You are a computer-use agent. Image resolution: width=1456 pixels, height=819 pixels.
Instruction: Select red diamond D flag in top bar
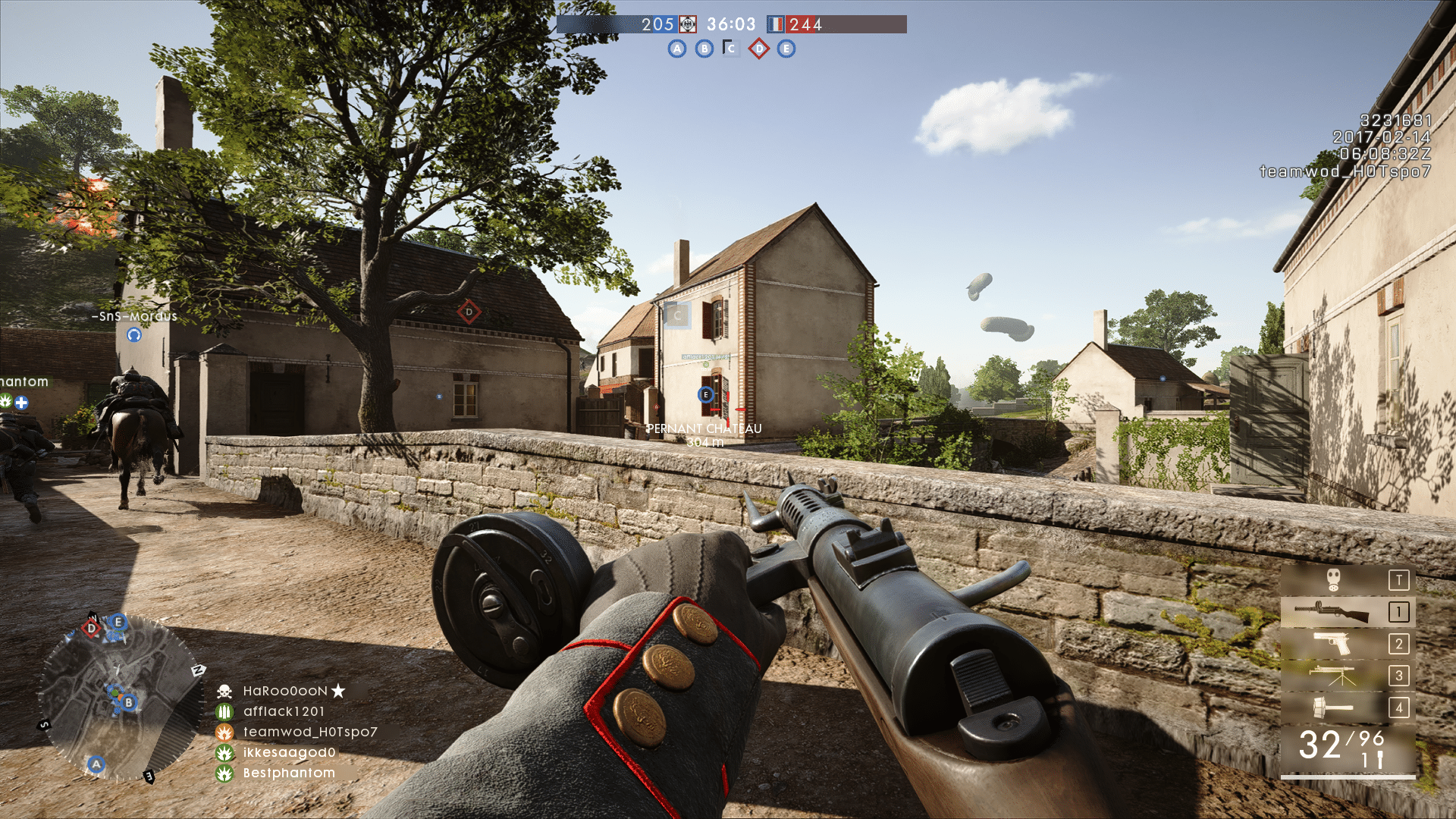(x=758, y=49)
